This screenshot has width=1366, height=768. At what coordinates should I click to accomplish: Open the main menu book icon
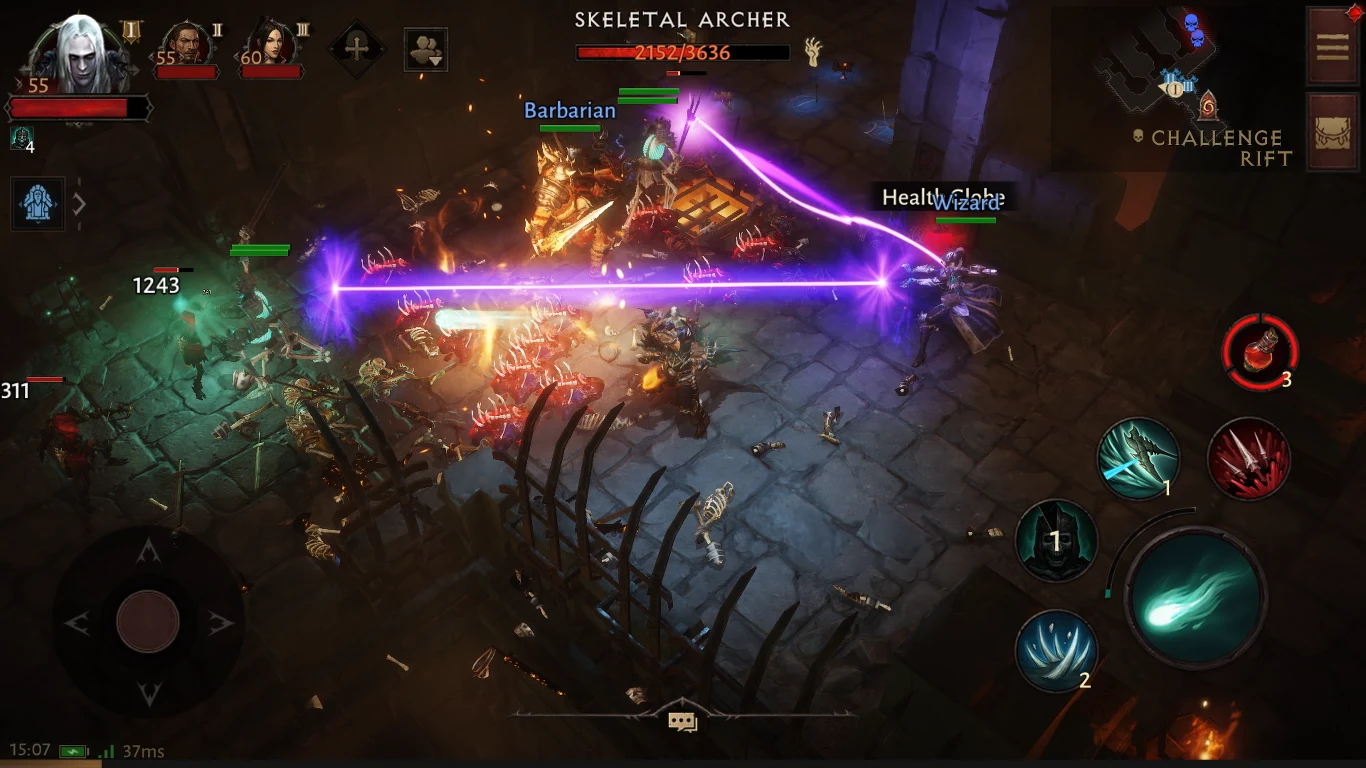point(1331,45)
